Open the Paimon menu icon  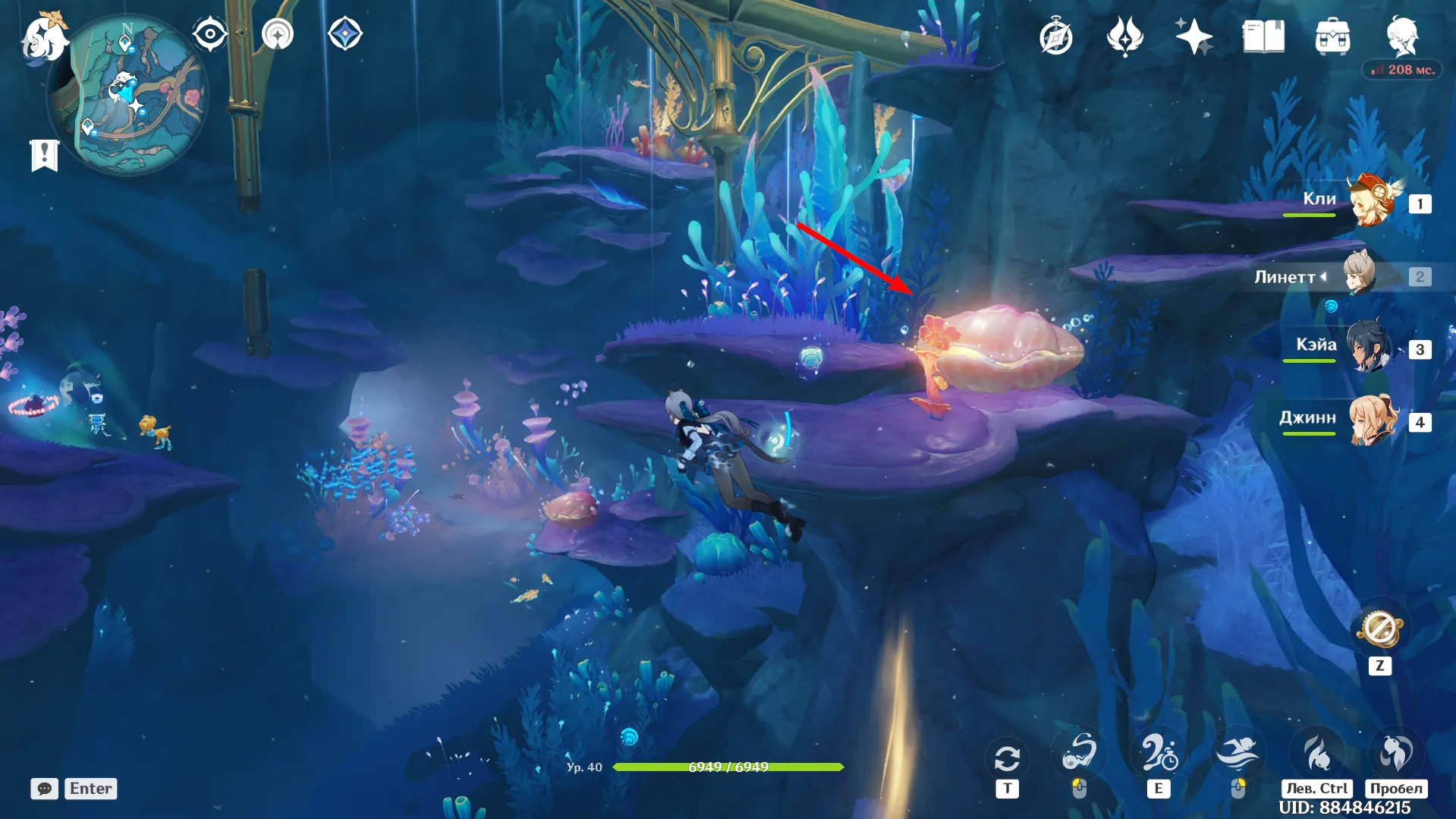44,36
